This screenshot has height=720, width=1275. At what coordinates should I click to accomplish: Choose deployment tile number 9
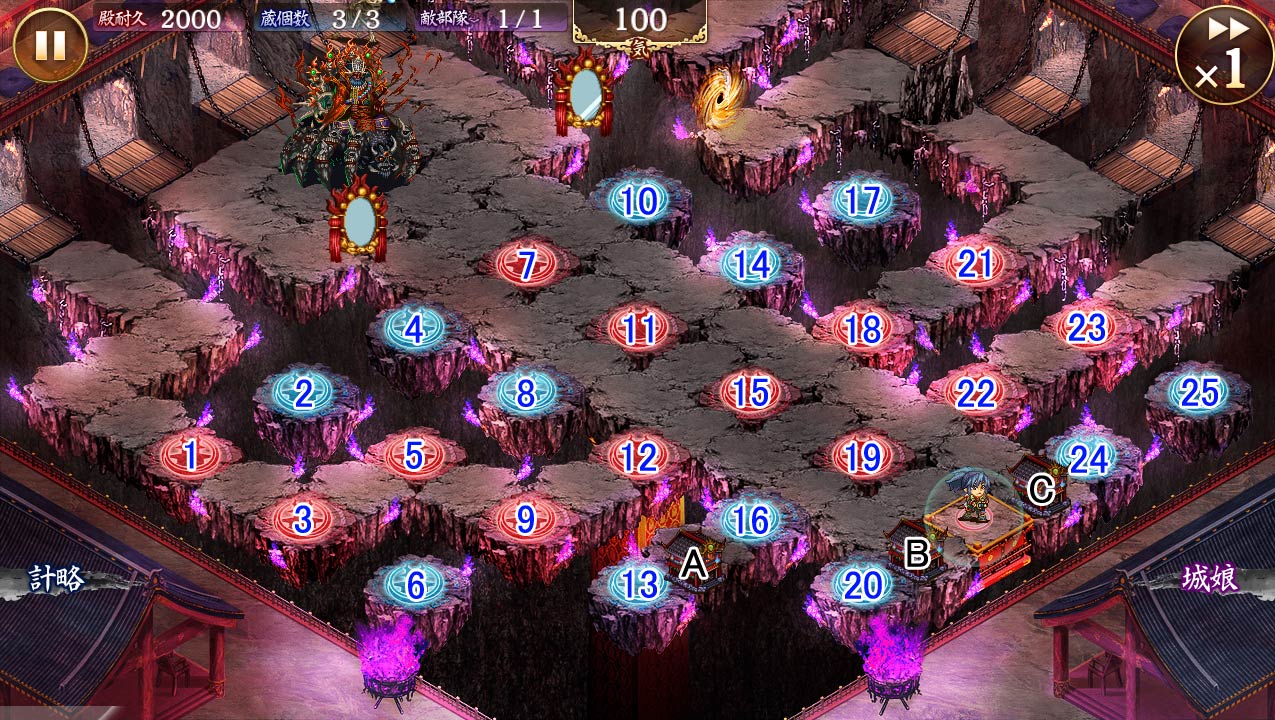point(526,520)
